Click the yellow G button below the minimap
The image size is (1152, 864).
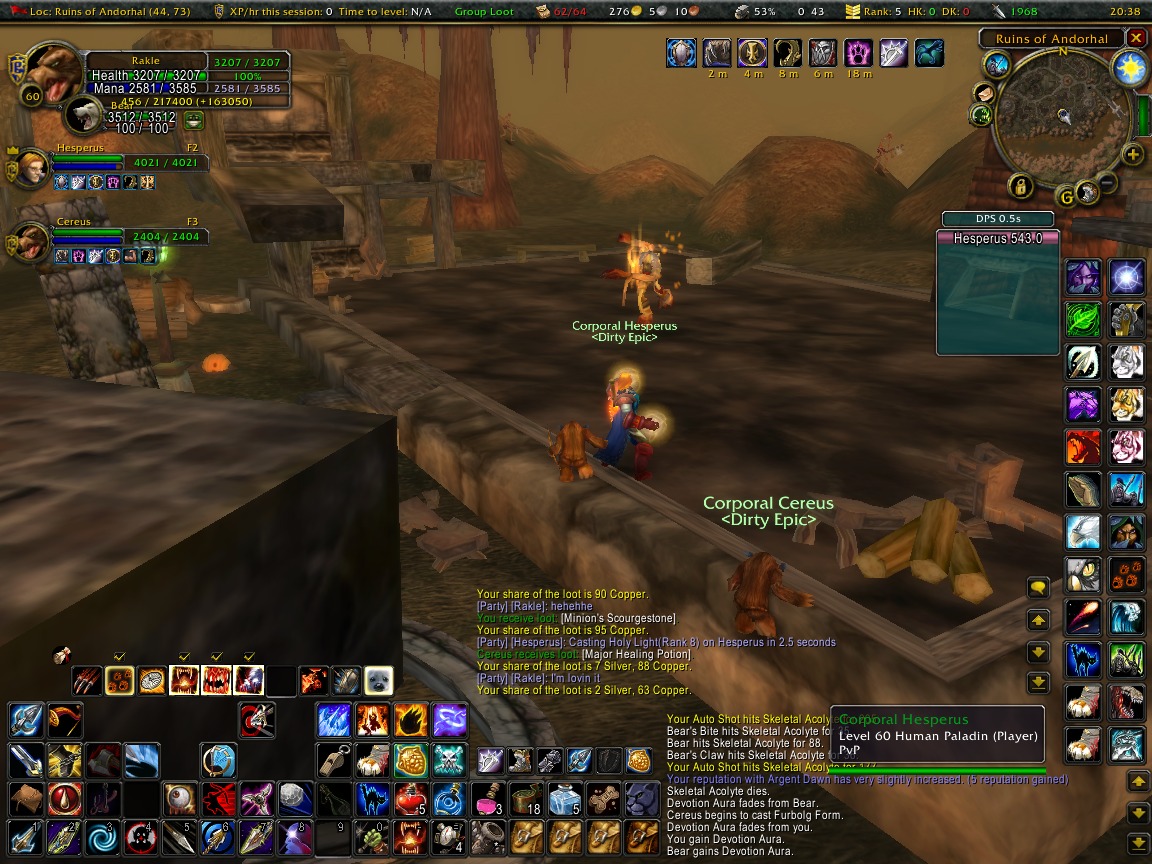[1067, 197]
